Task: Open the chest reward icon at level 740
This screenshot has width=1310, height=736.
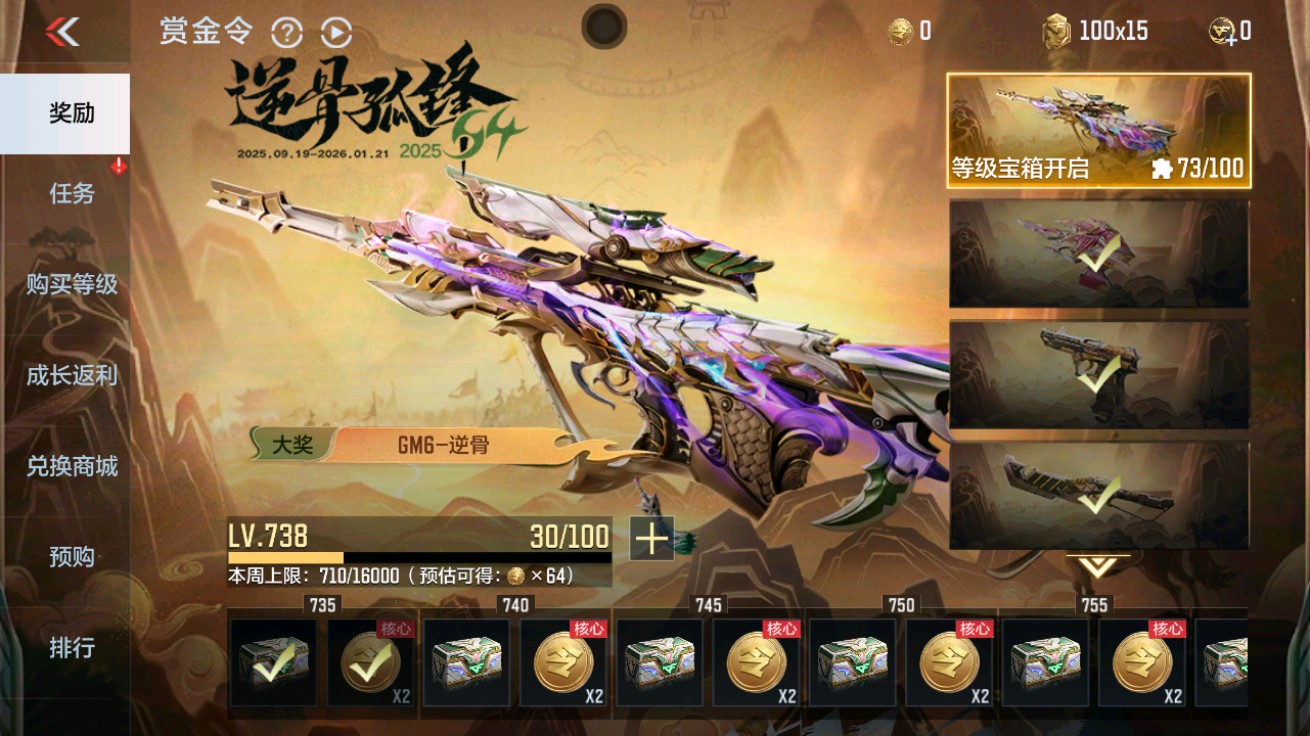Action: pyautogui.click(x=467, y=662)
